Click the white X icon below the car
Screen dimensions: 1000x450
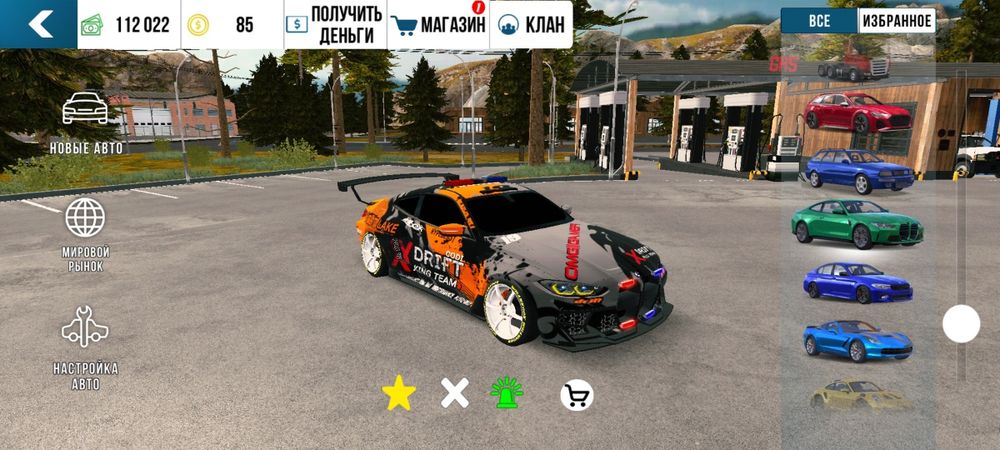[455, 394]
